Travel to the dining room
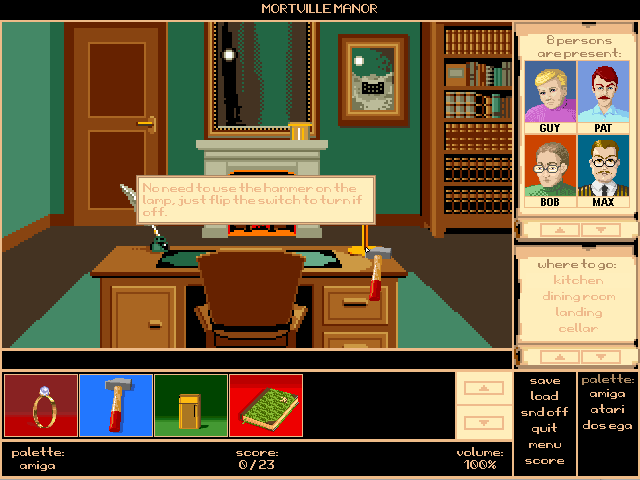Viewport: 640px width, 480px height. coord(577,296)
